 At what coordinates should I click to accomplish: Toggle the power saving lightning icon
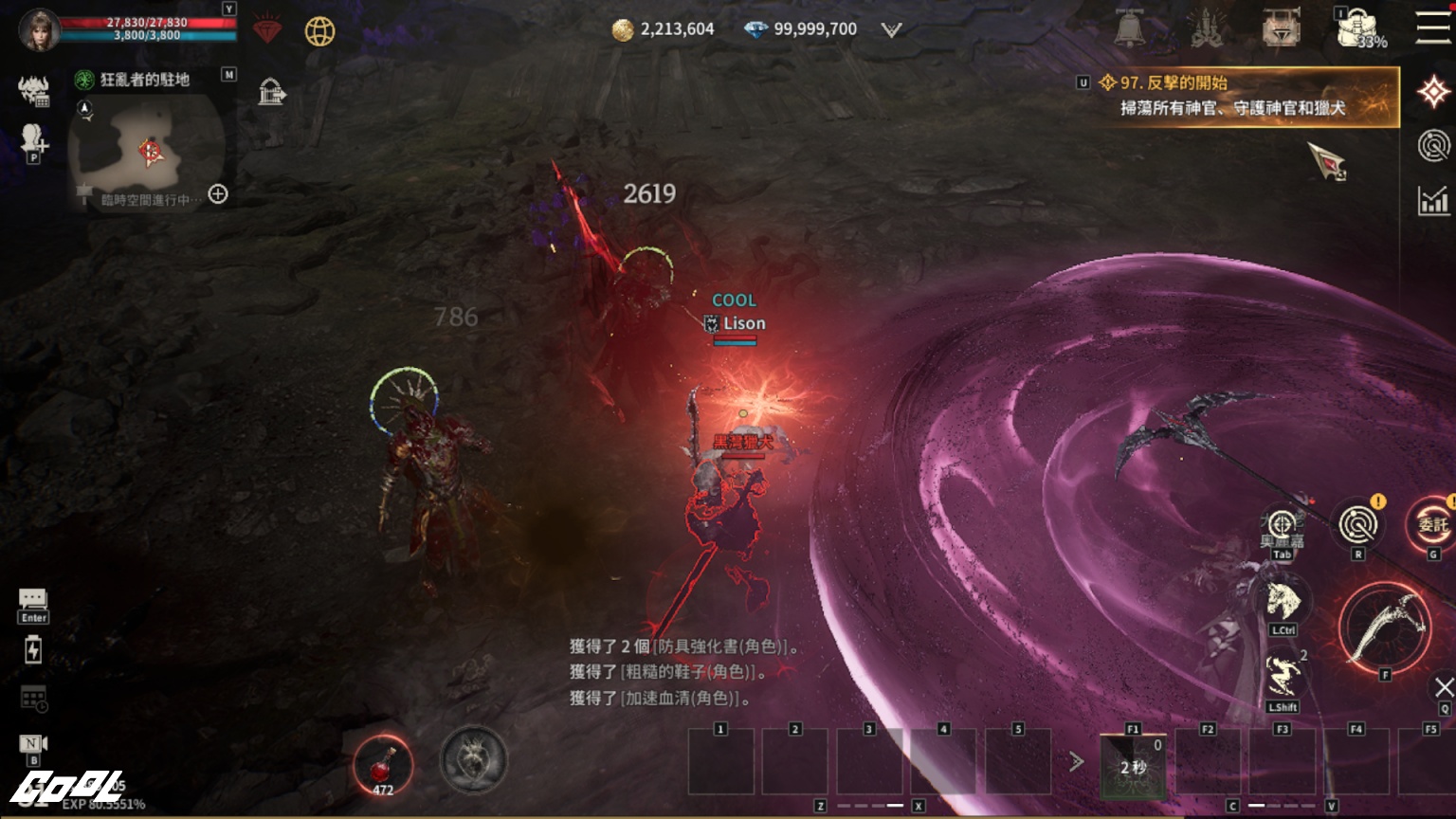pos(33,649)
